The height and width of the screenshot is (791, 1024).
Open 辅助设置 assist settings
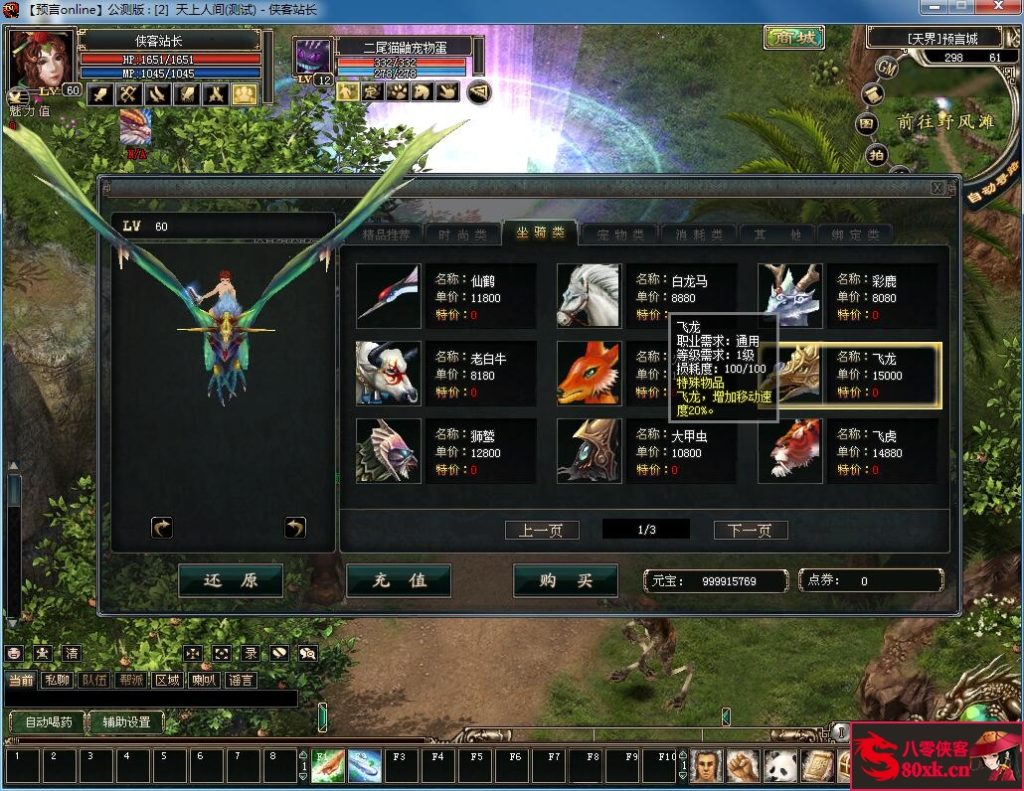tap(126, 722)
